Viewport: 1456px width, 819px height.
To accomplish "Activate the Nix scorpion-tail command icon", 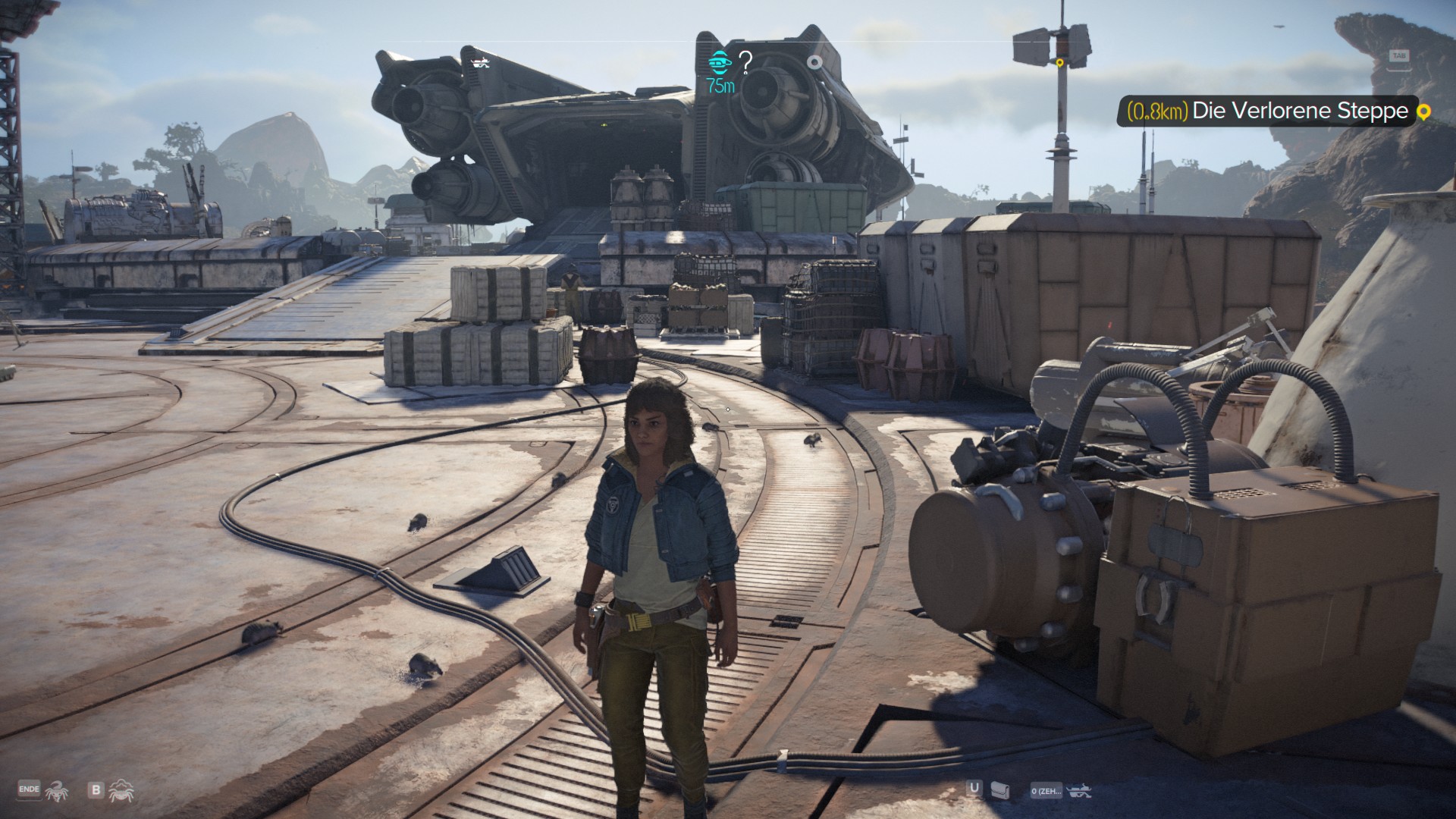I will tap(56, 791).
